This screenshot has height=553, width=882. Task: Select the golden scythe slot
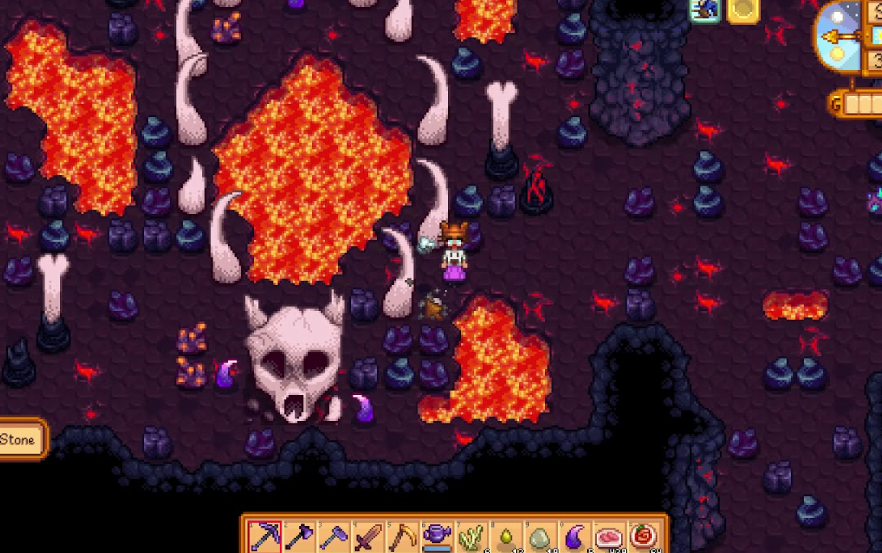pyautogui.click(x=403, y=537)
